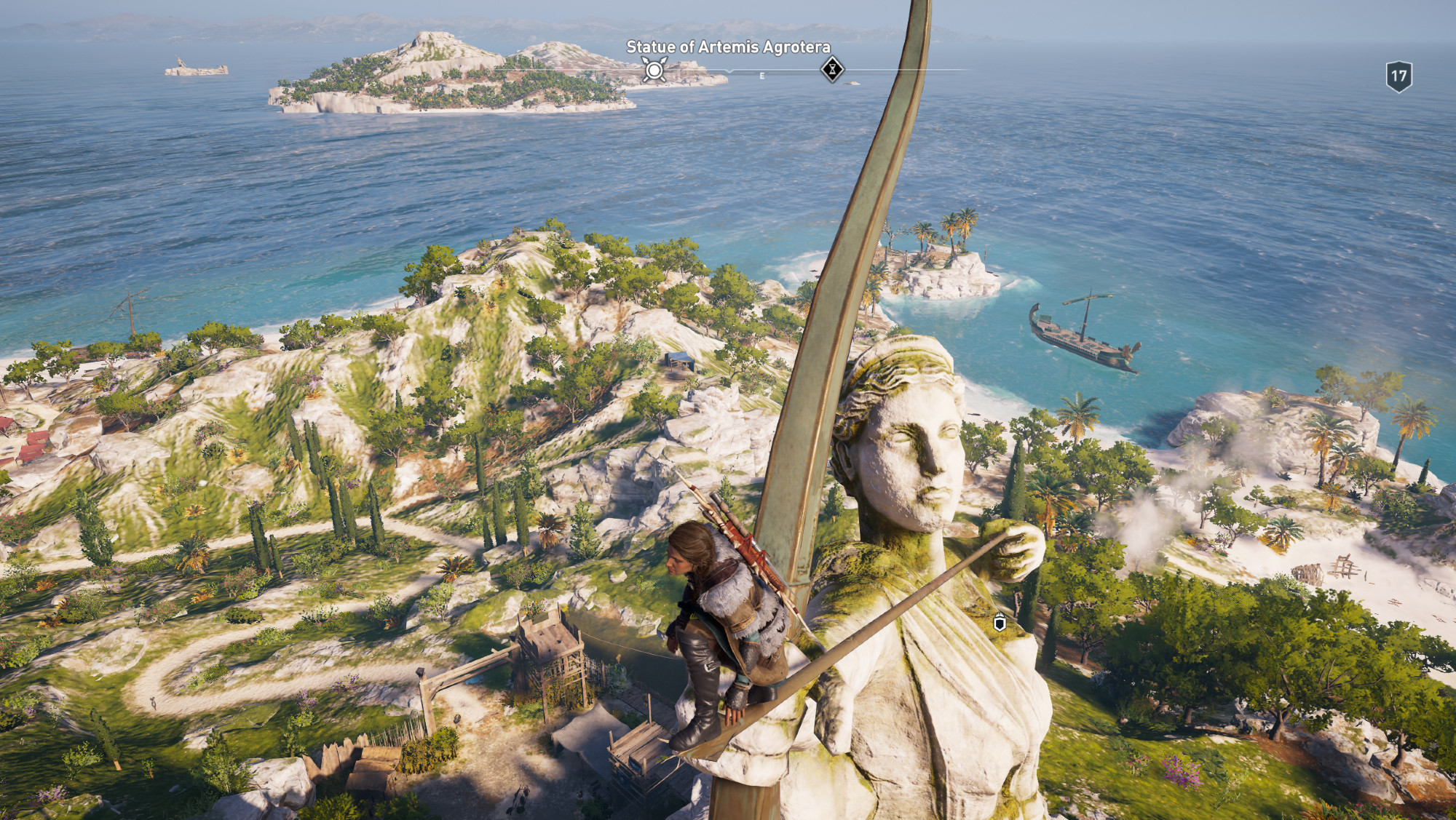Select the hourglass diamond marker on the compass

(832, 70)
